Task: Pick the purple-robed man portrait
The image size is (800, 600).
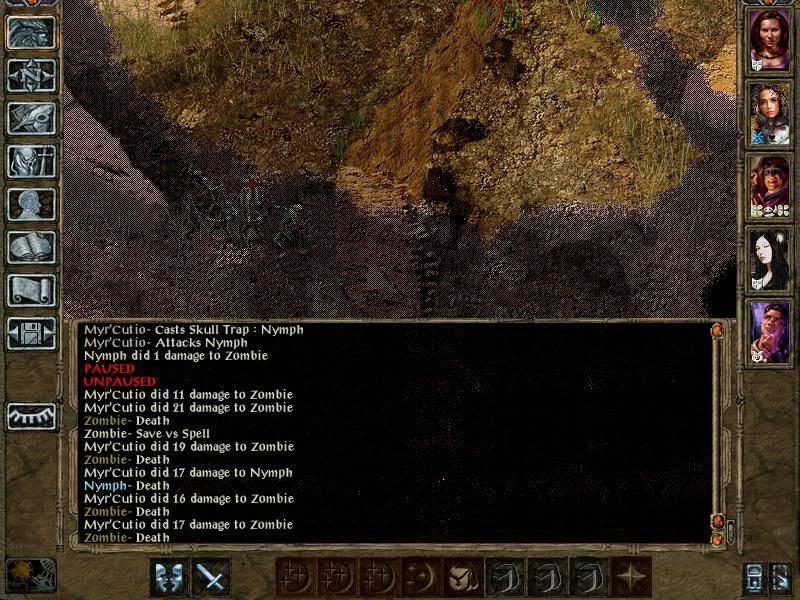Action: [770, 331]
